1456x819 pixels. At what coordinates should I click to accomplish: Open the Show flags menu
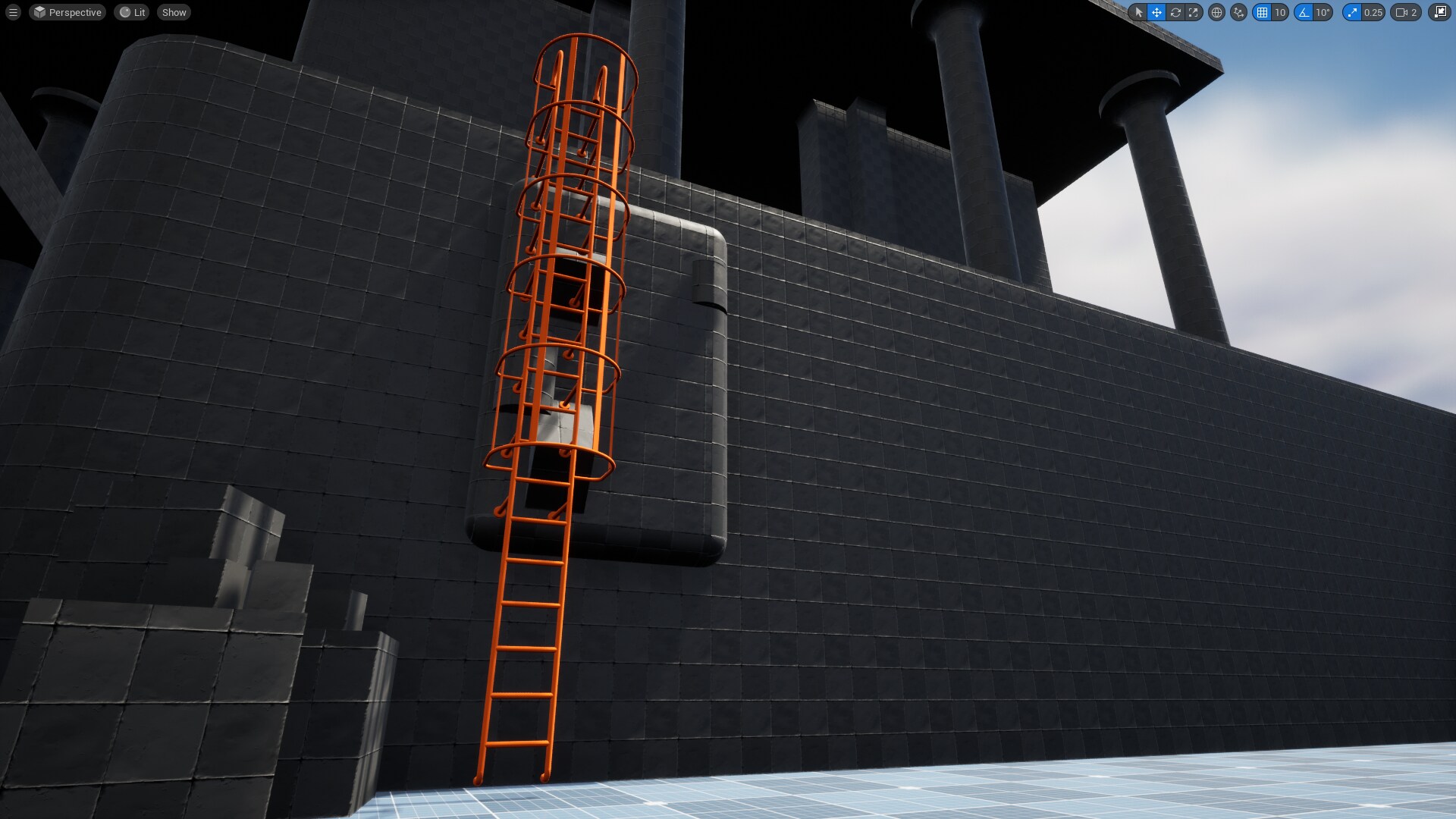tap(173, 12)
